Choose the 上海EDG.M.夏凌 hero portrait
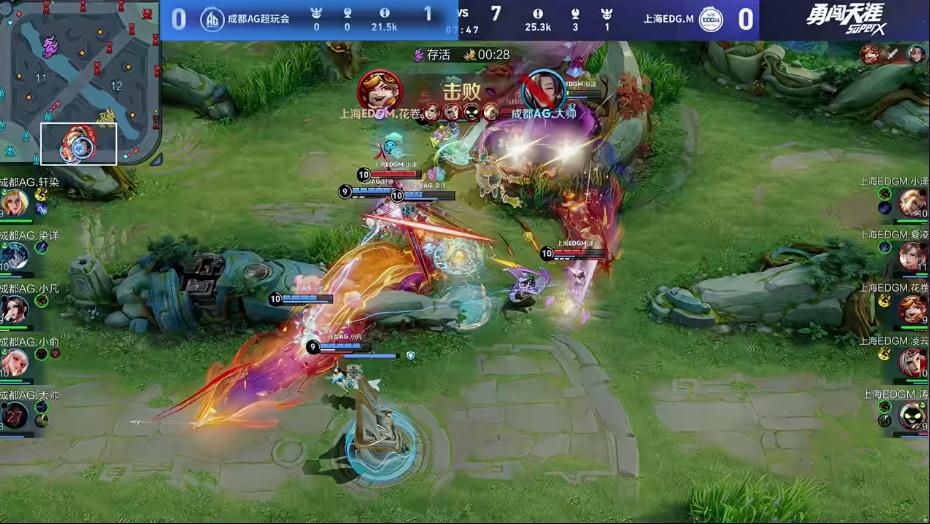Viewport: 930px width, 524px height. pyautogui.click(x=912, y=256)
